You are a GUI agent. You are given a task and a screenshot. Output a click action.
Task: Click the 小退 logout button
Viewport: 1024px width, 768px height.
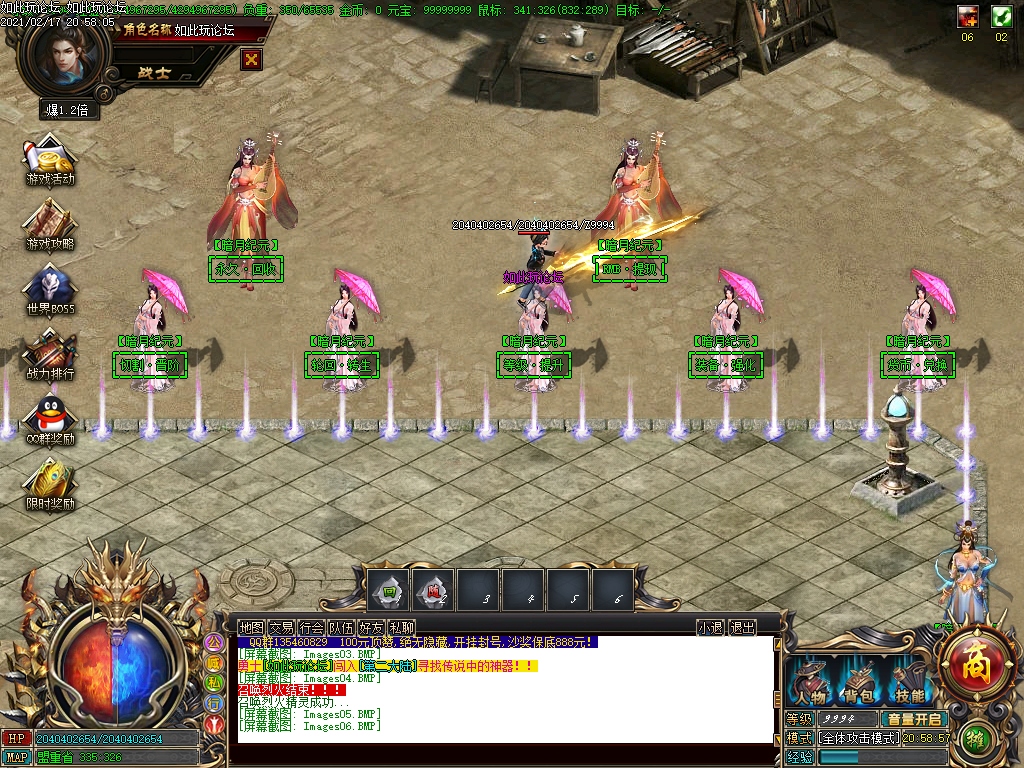click(710, 627)
